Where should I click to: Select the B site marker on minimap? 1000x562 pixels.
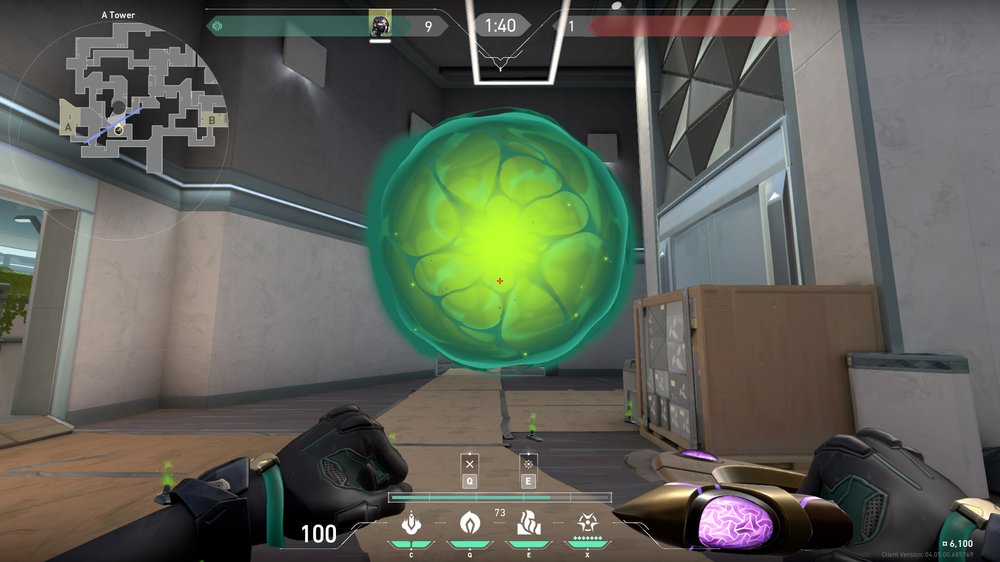coord(211,120)
